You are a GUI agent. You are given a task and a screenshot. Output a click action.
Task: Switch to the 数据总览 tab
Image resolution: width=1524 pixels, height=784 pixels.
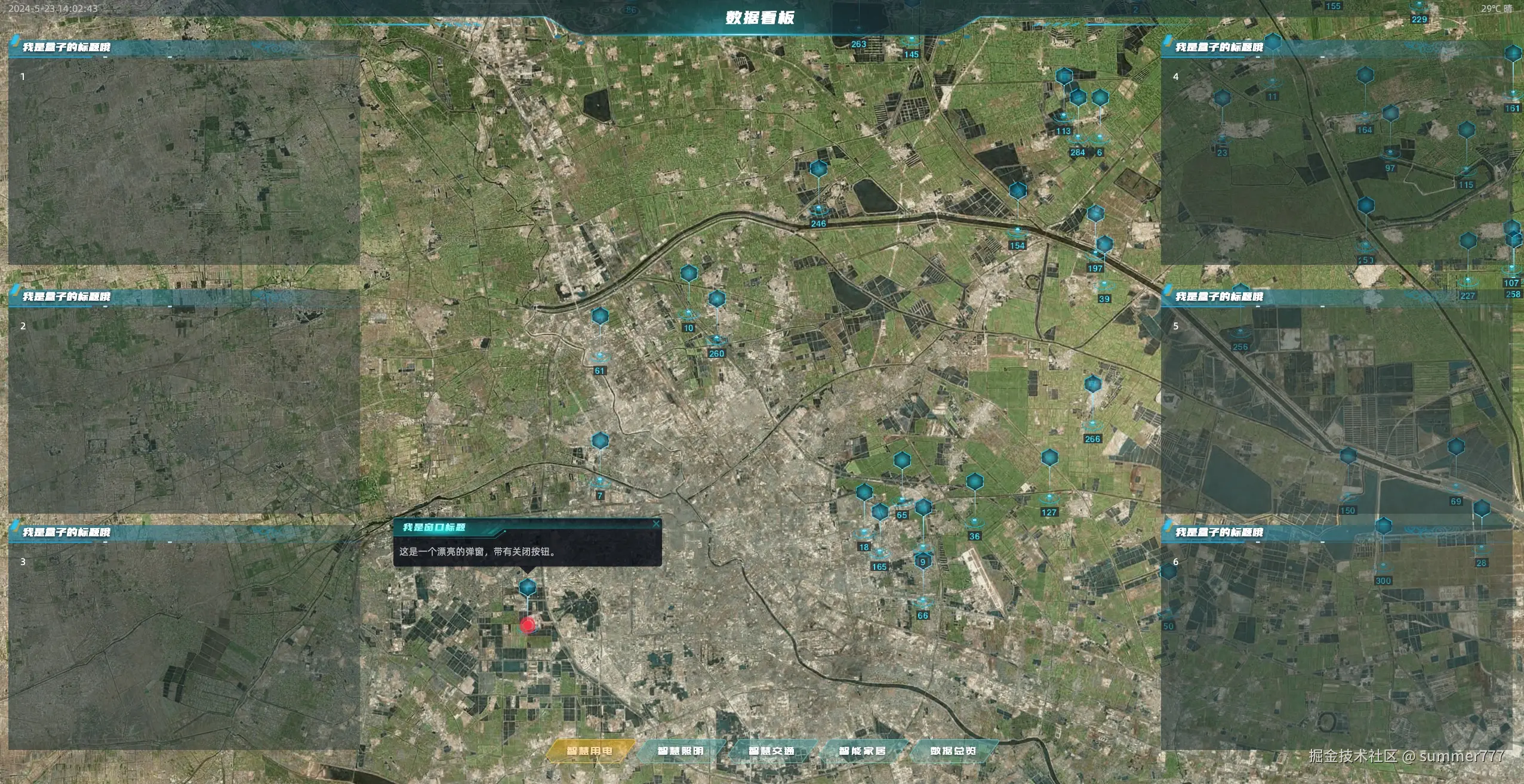953,751
